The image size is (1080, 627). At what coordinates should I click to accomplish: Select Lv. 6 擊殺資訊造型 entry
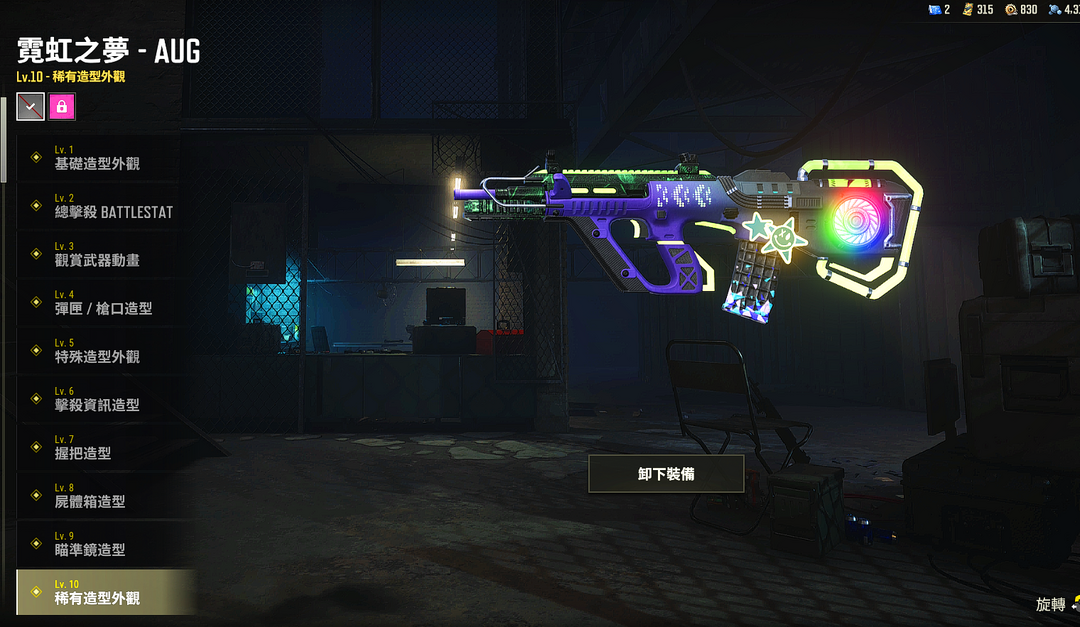click(x=98, y=400)
